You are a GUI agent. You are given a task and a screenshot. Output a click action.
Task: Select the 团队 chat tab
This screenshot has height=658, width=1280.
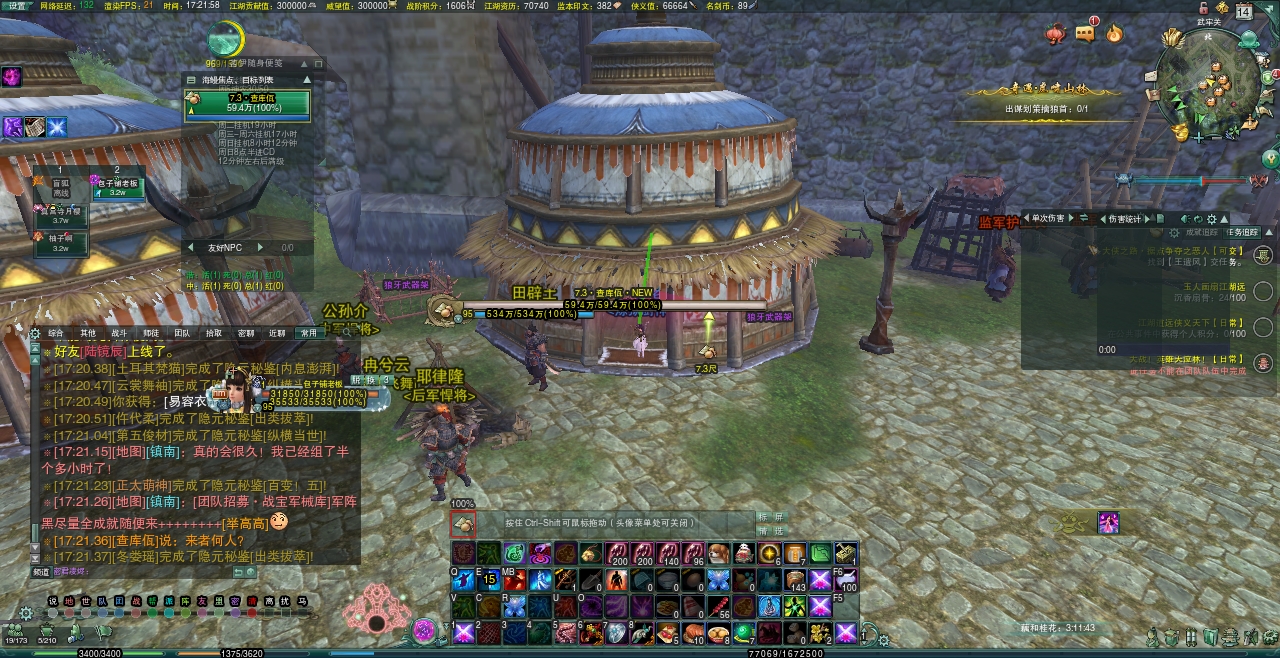[x=182, y=333]
